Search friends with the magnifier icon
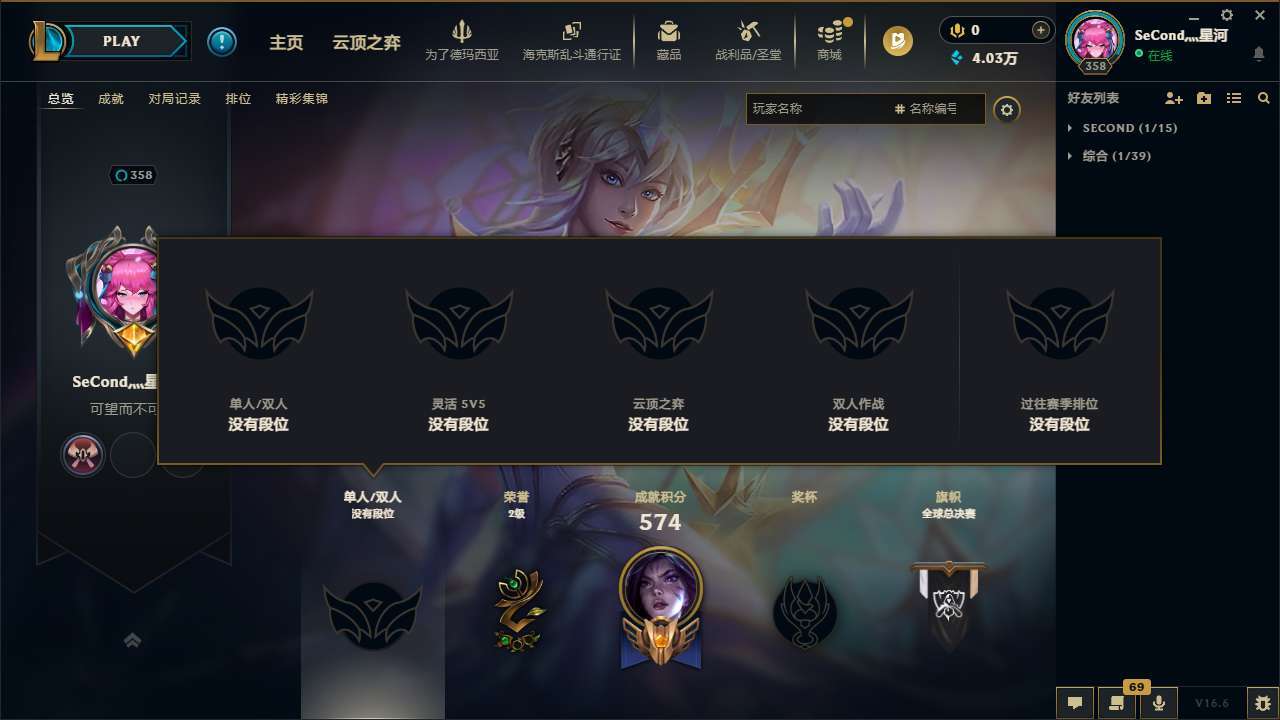The image size is (1280, 720). click(x=1263, y=98)
